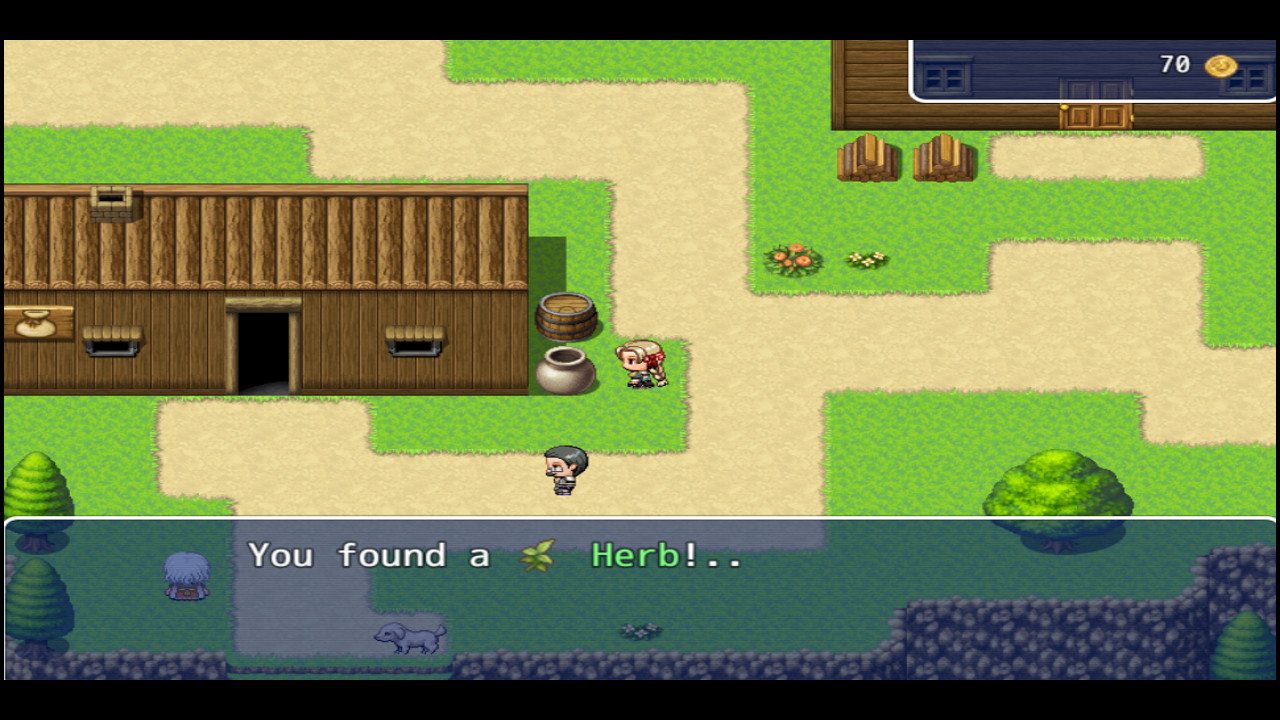Click the right log pile near the path
The width and height of the screenshot is (1280, 720).
[944, 158]
